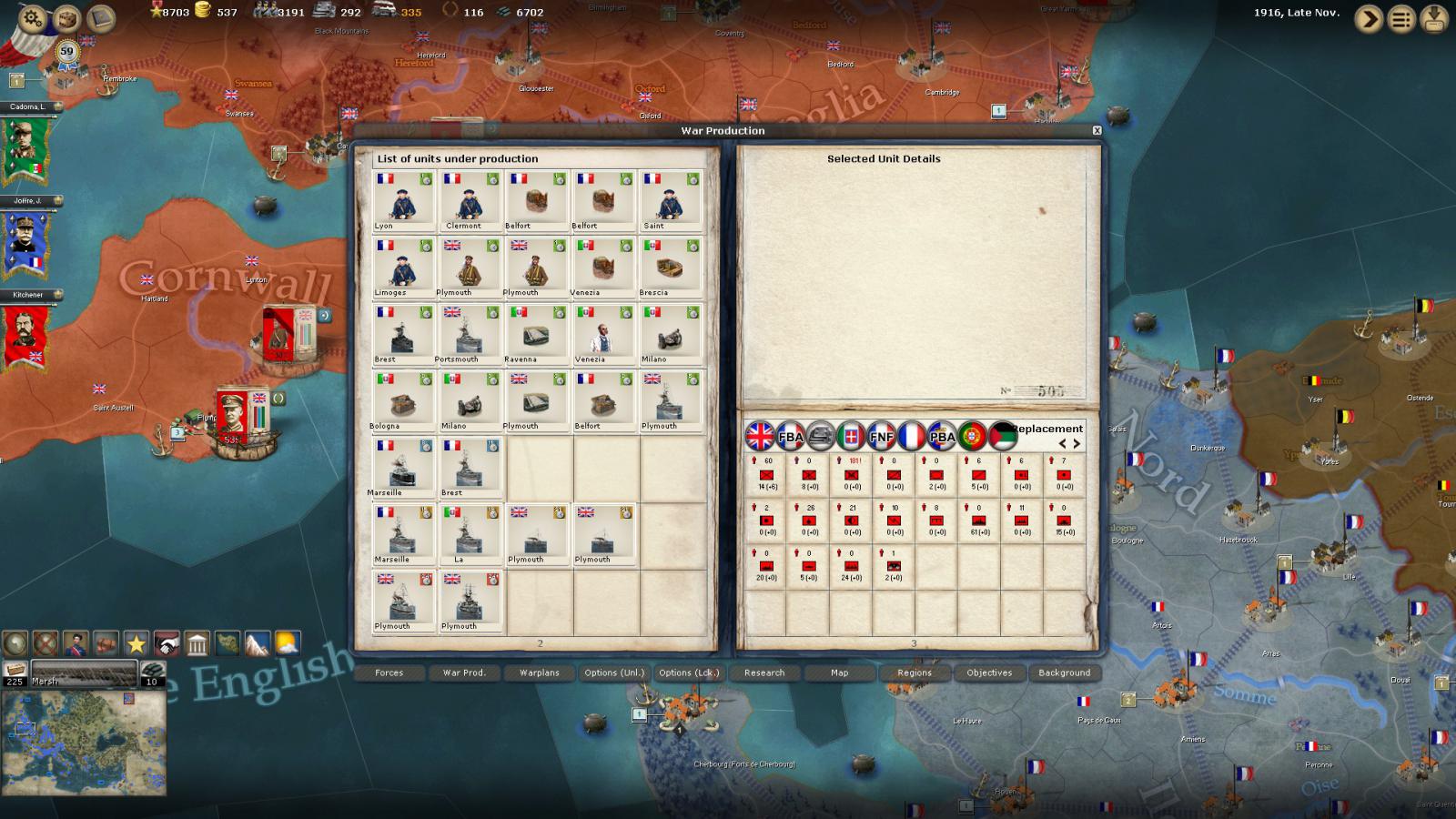Select the Clermont unit under production
This screenshot has height=819, width=1456.
point(470,201)
